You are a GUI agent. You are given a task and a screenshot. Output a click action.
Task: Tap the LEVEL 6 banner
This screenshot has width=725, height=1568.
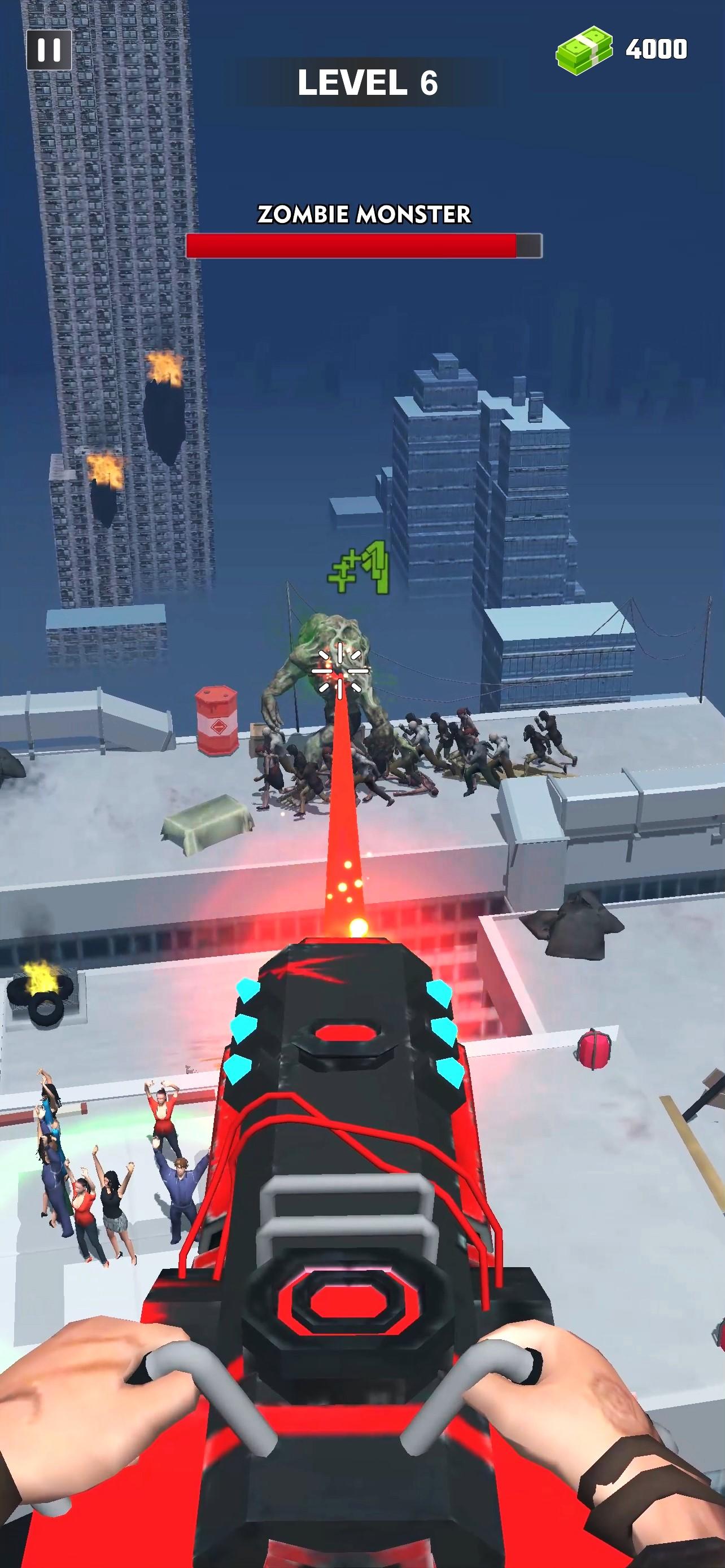[364, 82]
